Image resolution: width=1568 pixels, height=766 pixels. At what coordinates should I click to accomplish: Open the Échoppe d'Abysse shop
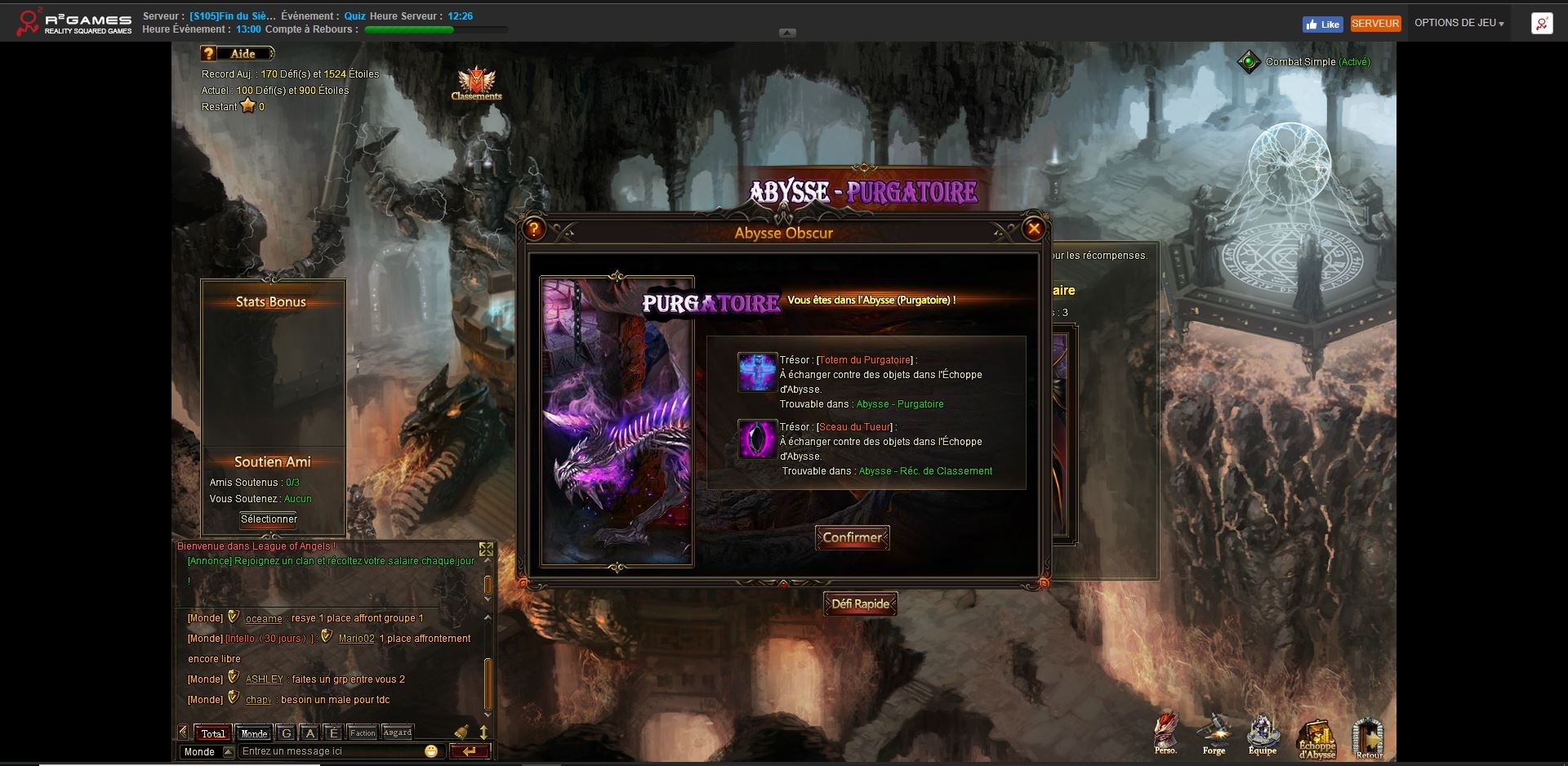pos(1316,737)
